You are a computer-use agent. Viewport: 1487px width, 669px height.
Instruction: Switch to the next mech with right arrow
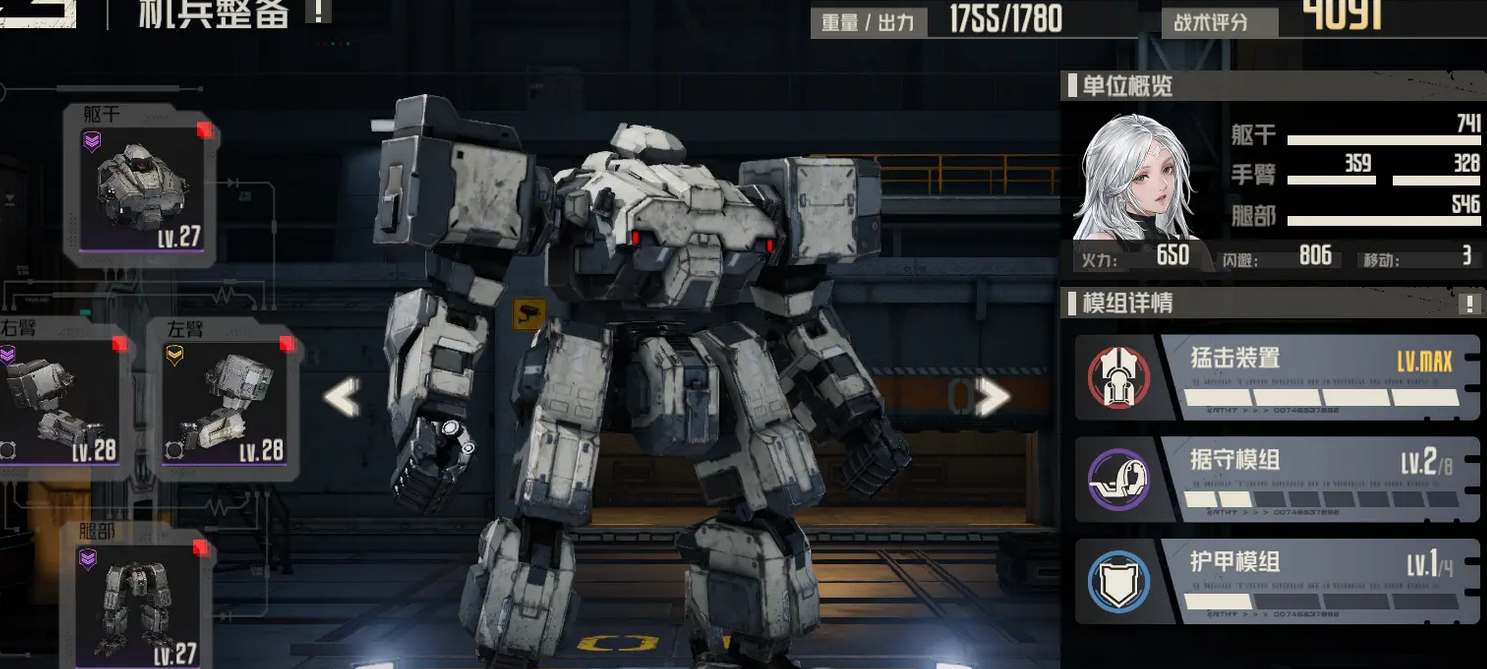[x=991, y=398]
